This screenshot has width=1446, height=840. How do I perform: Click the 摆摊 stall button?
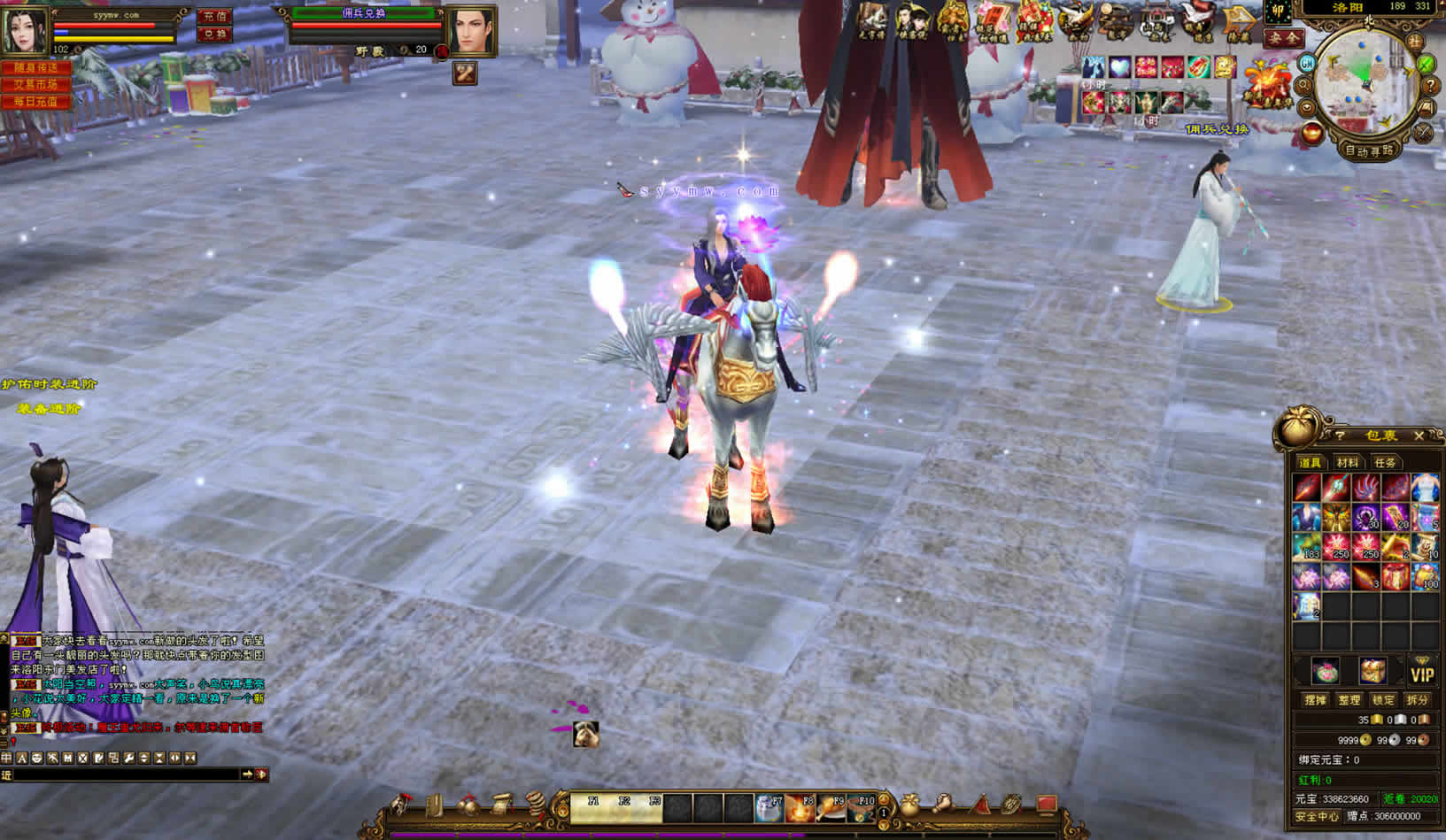[x=1315, y=700]
